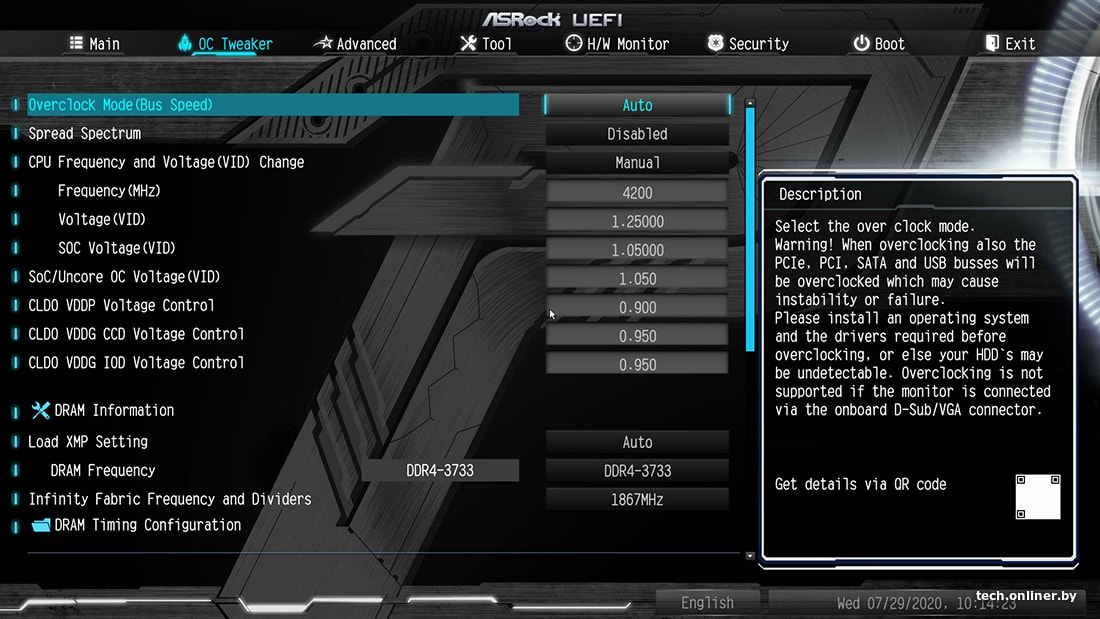Screen dimensions: 1100x619
Task: Change CLDO VDDP Voltage 0.900 value
Action: click(637, 307)
